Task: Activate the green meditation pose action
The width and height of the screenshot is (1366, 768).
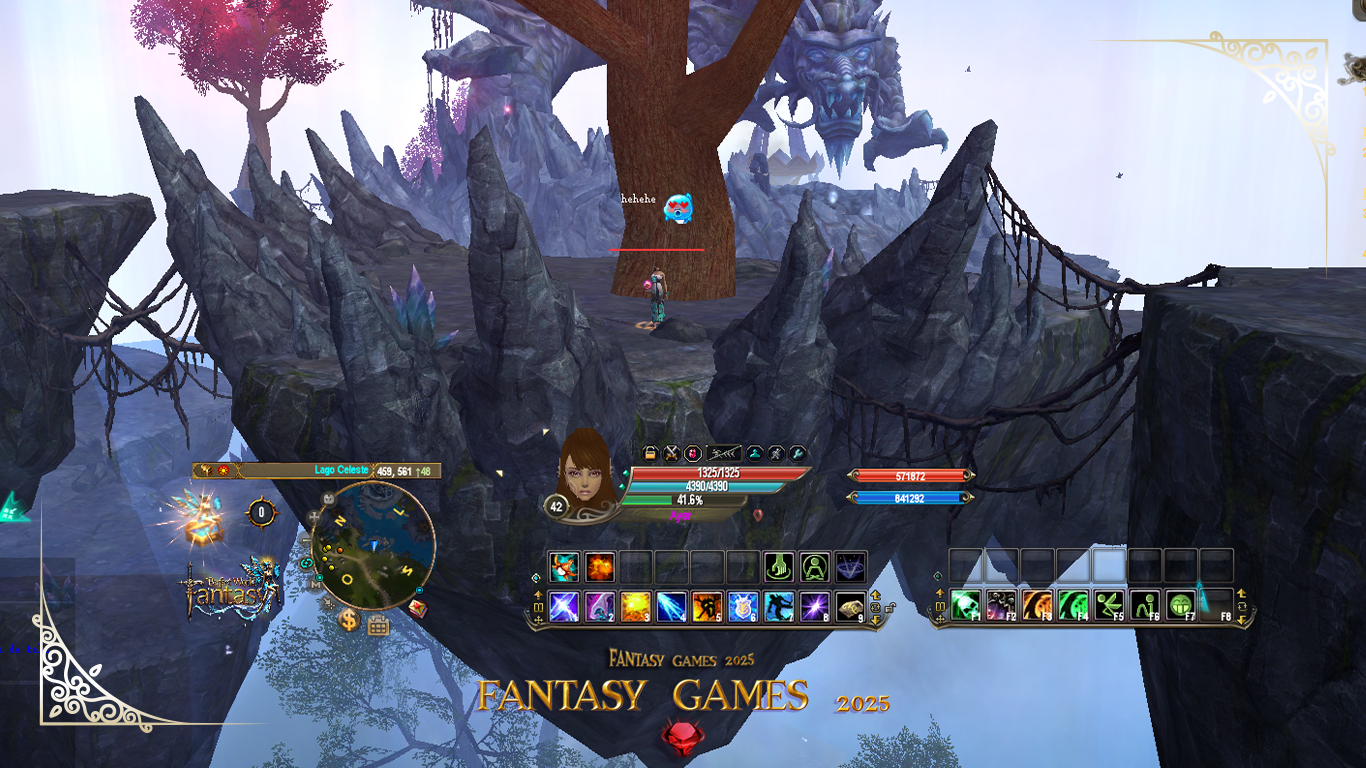Action: pyautogui.click(x=815, y=567)
